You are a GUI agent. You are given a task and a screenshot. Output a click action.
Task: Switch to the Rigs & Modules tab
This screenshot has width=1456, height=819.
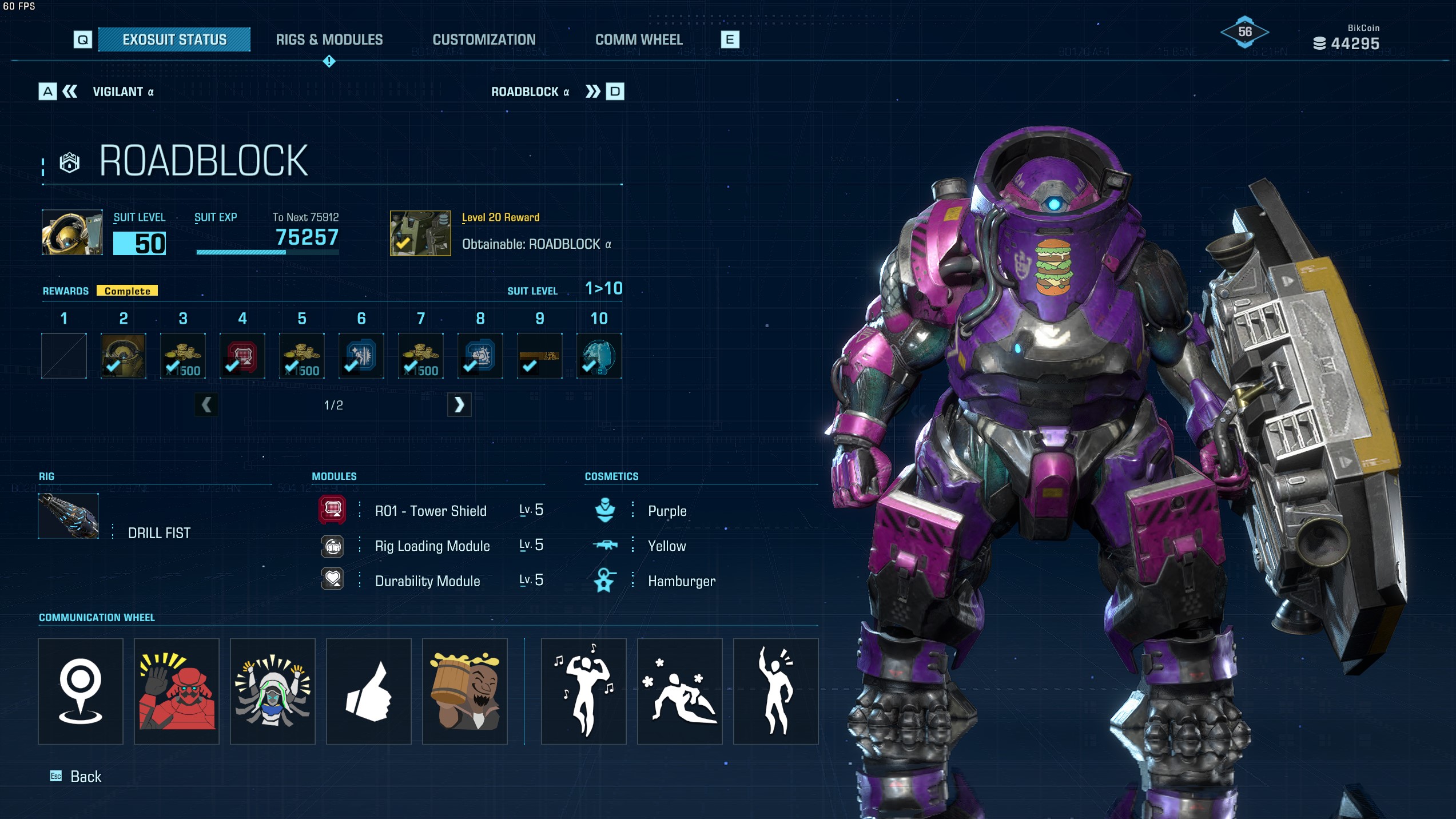(x=329, y=39)
